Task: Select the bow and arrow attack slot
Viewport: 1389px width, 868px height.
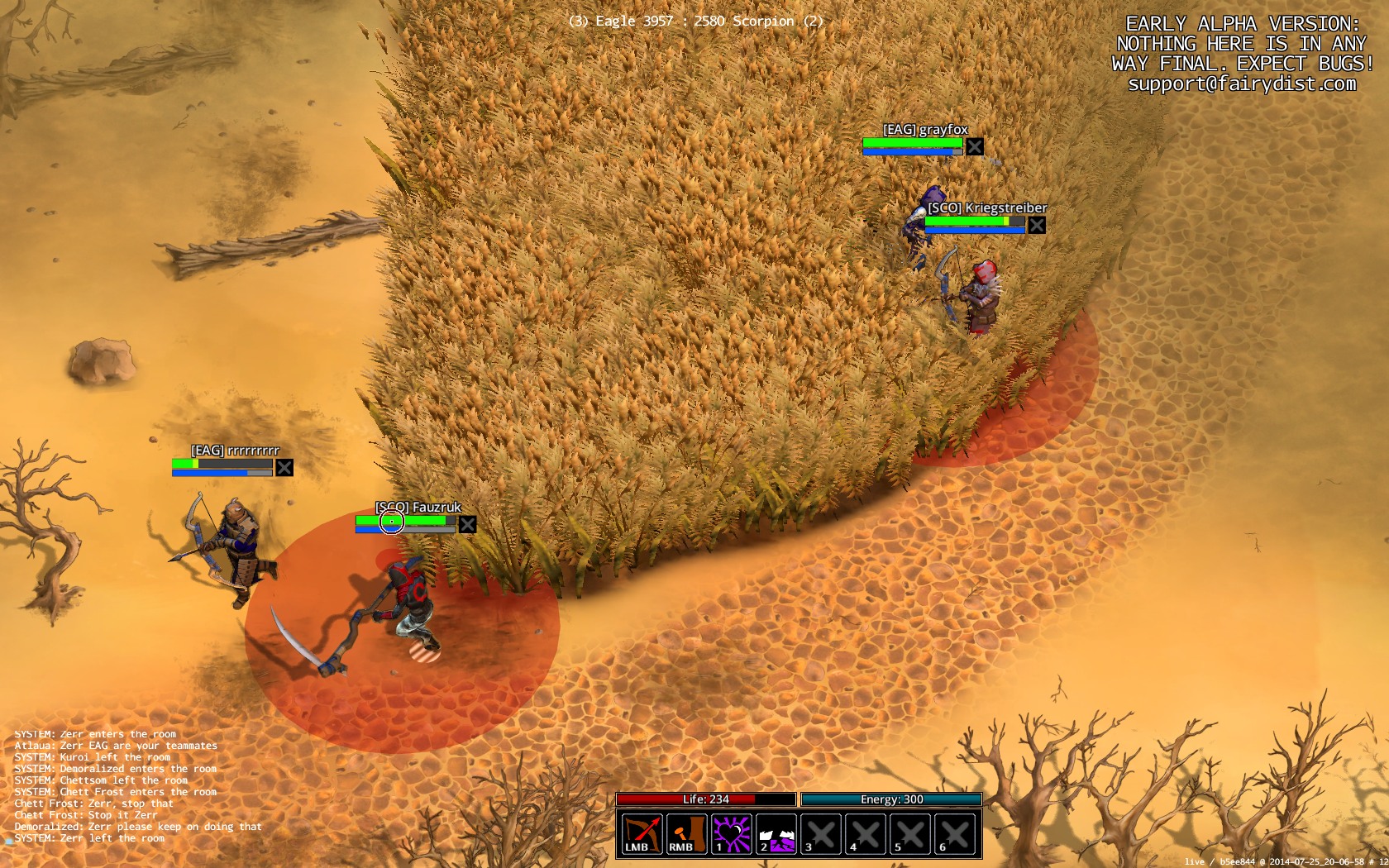Action: 642,833
